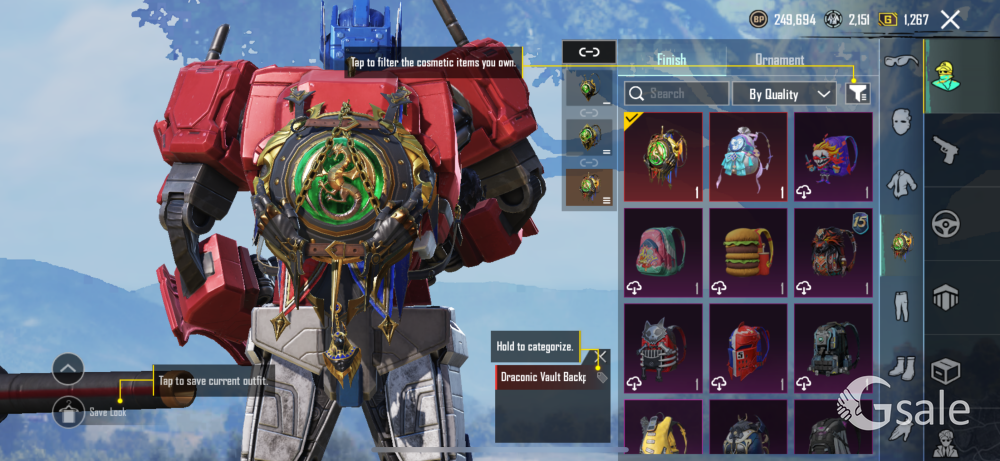Select the clown face backpack
Viewport: 1000px width, 461px height.
click(x=832, y=156)
